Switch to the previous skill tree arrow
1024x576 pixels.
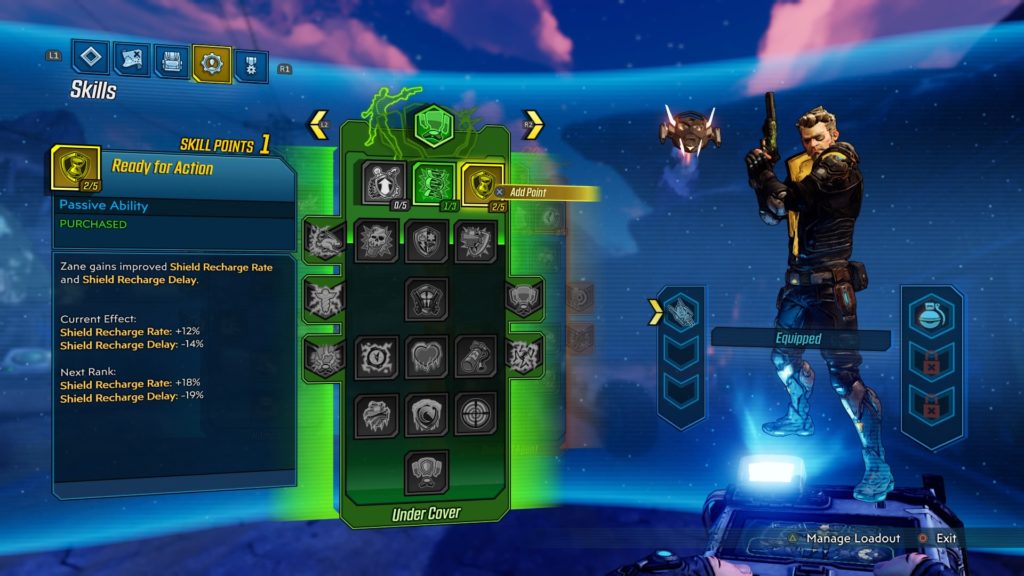click(318, 125)
